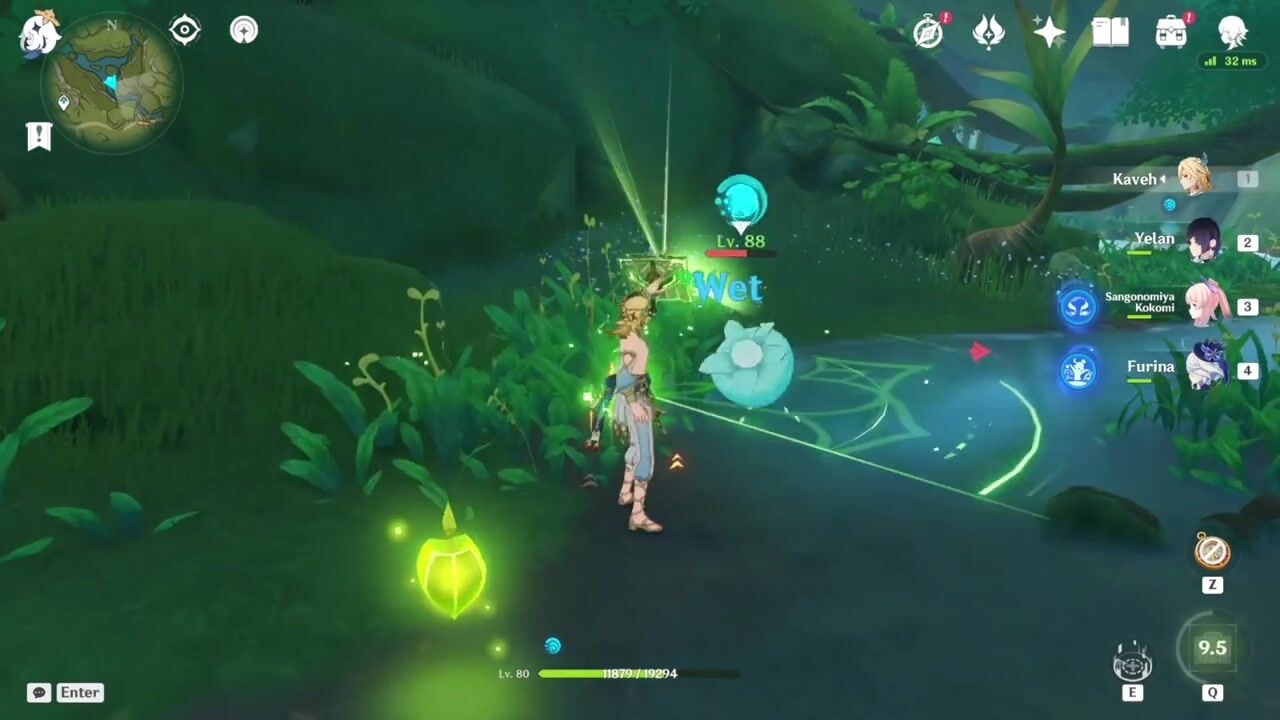Open the quest navigation circular icon
1280x720 pixels.
tap(243, 30)
